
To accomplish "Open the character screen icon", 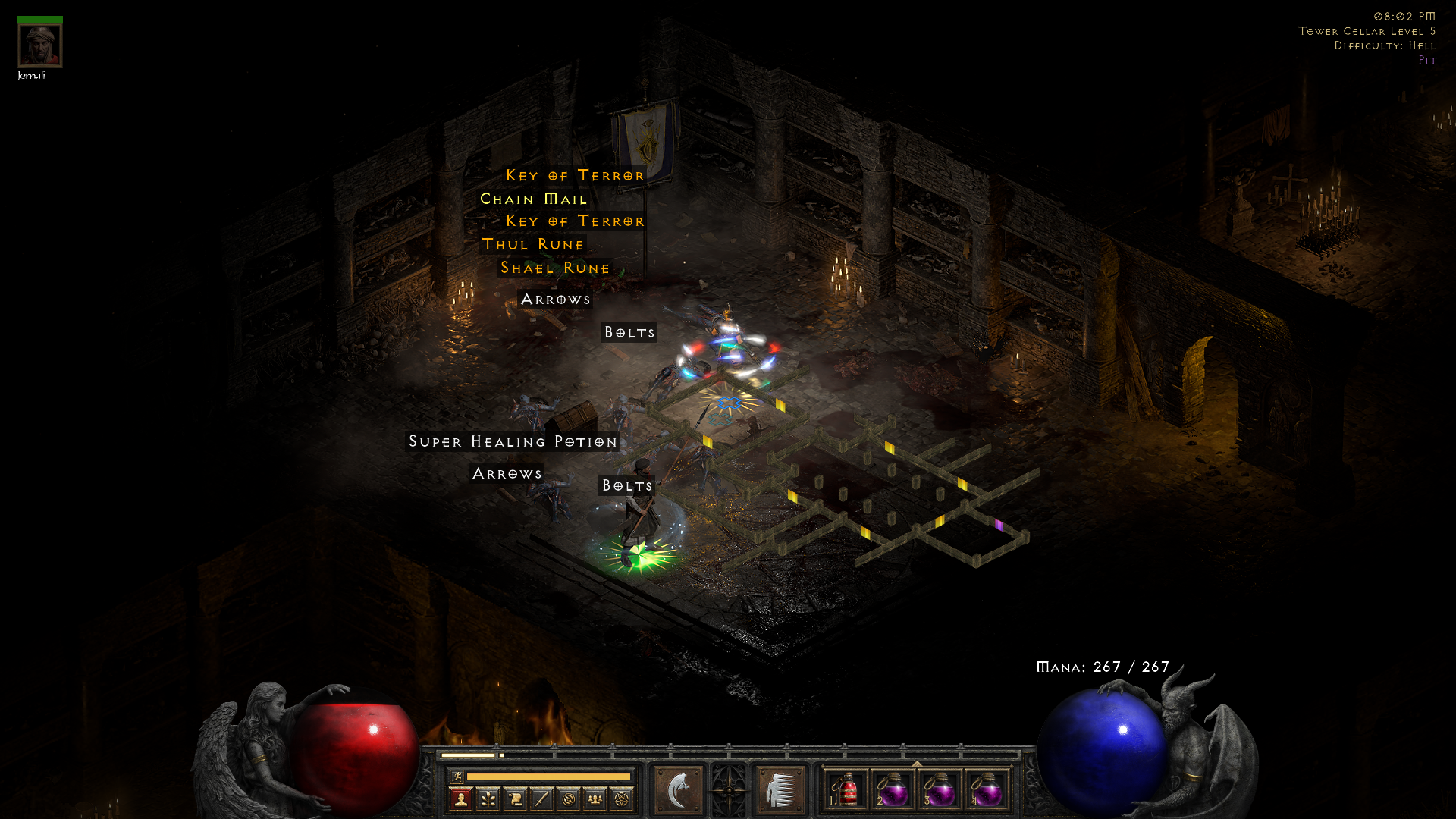I will (461, 798).
